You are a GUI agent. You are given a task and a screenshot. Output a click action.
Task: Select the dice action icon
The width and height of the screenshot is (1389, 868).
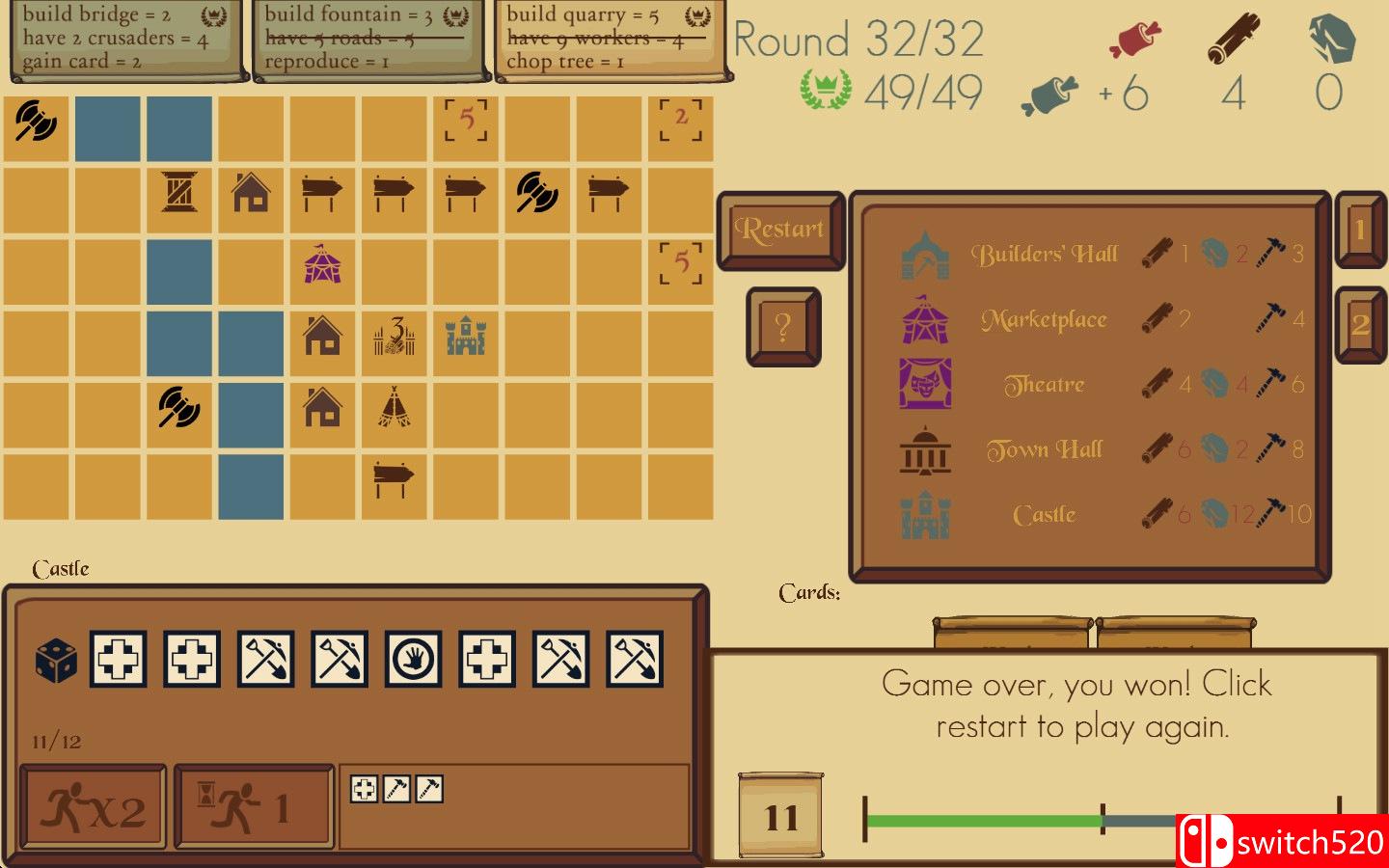click(55, 660)
